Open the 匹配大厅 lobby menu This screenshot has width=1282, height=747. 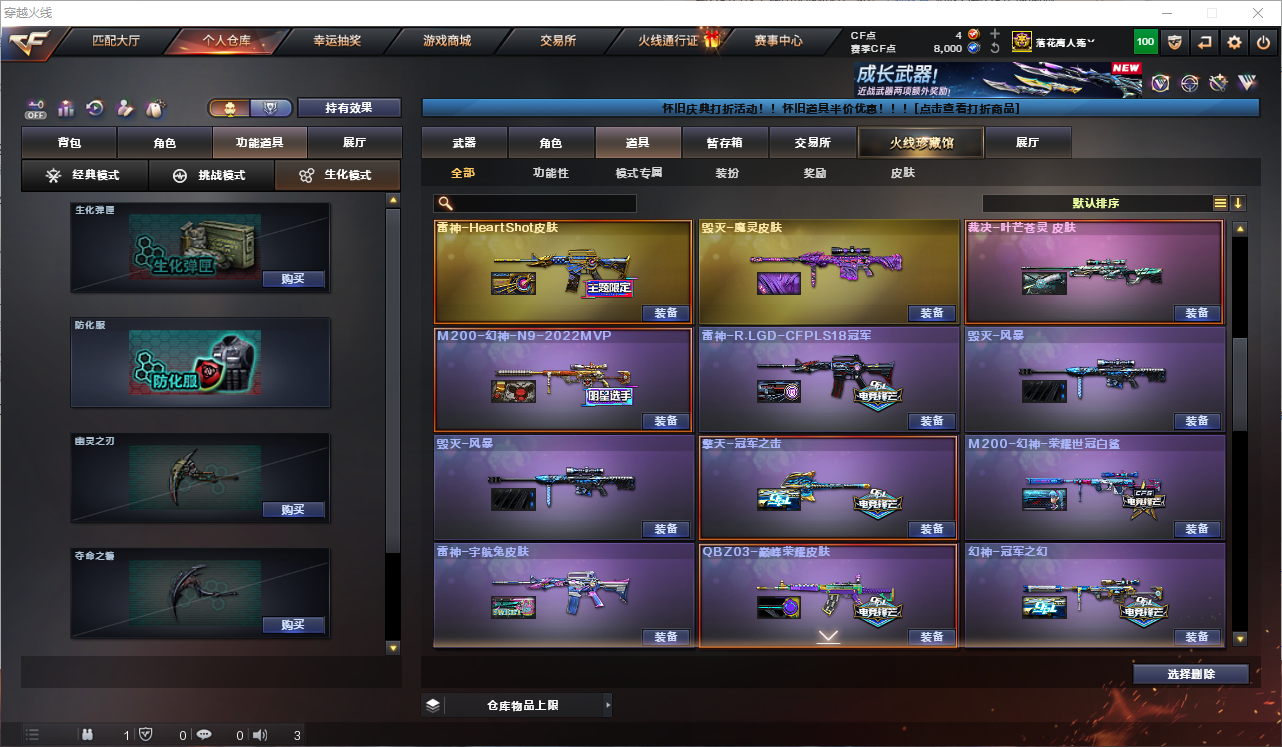[x=116, y=41]
